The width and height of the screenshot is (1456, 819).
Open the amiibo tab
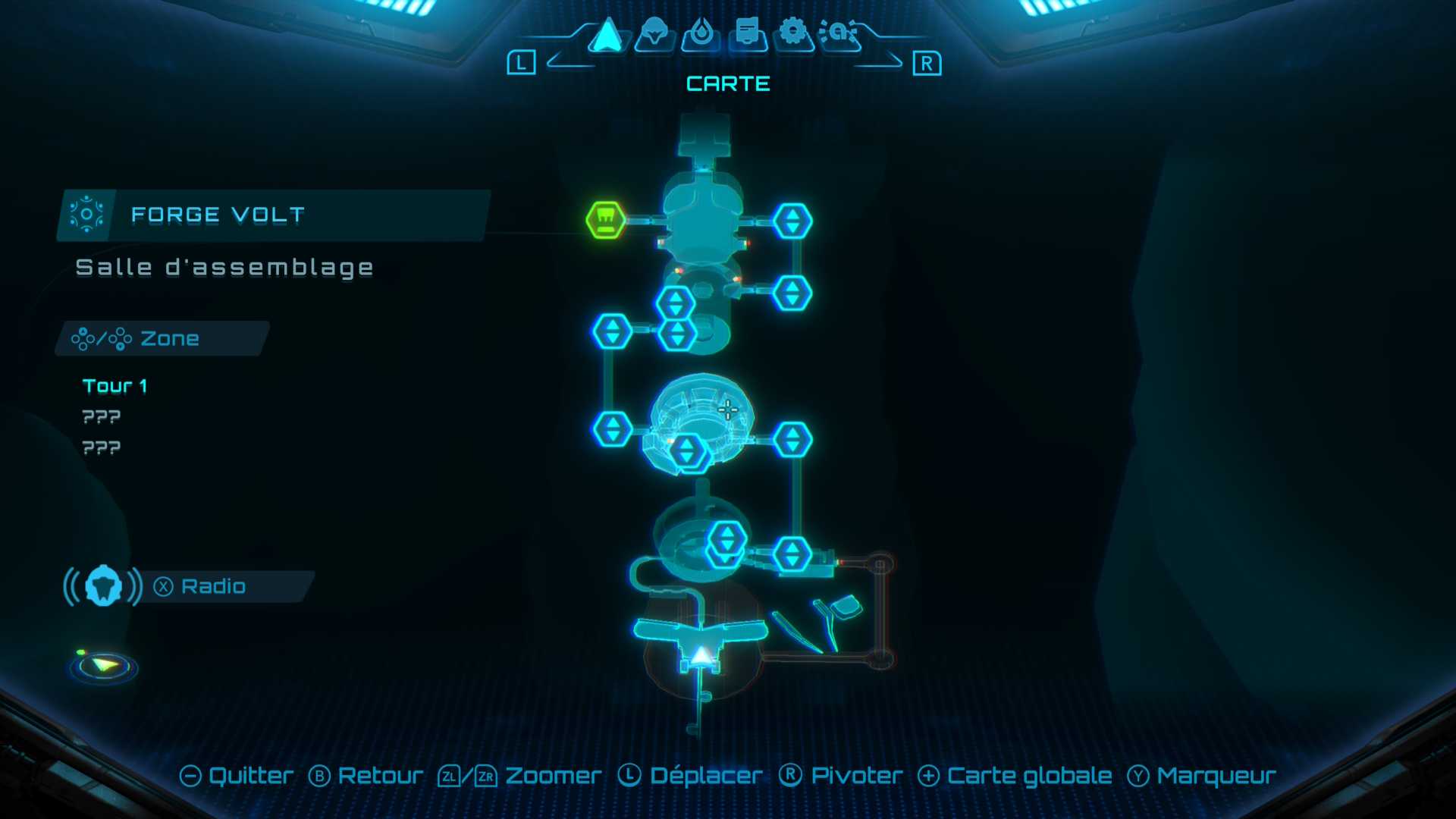point(839,33)
